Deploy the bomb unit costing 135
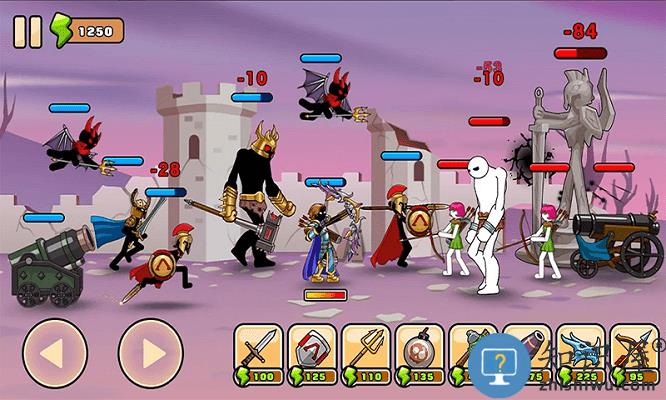The width and height of the screenshot is (666, 400). 420,353
